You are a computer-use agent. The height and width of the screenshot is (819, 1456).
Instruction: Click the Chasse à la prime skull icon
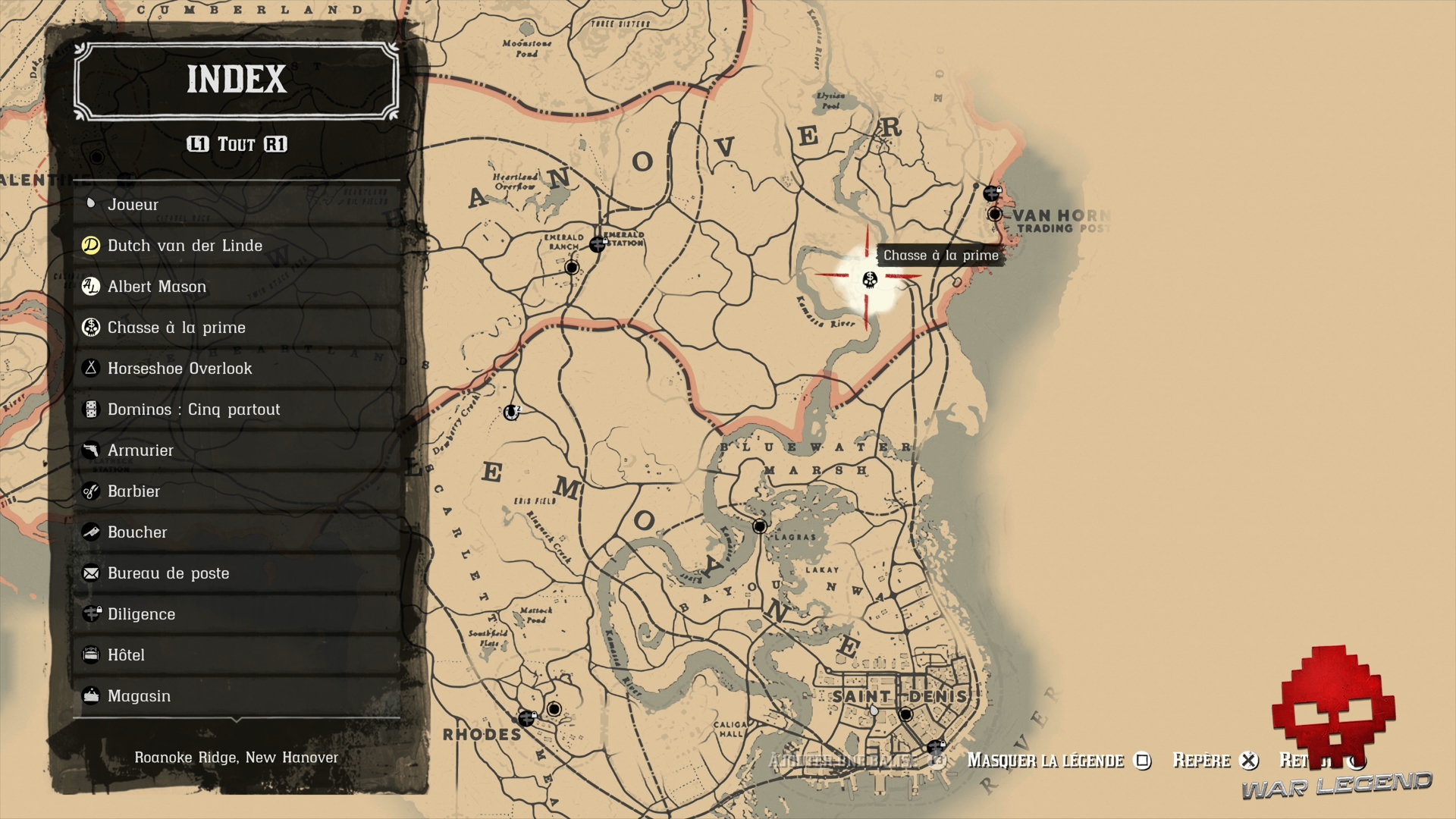(91, 327)
